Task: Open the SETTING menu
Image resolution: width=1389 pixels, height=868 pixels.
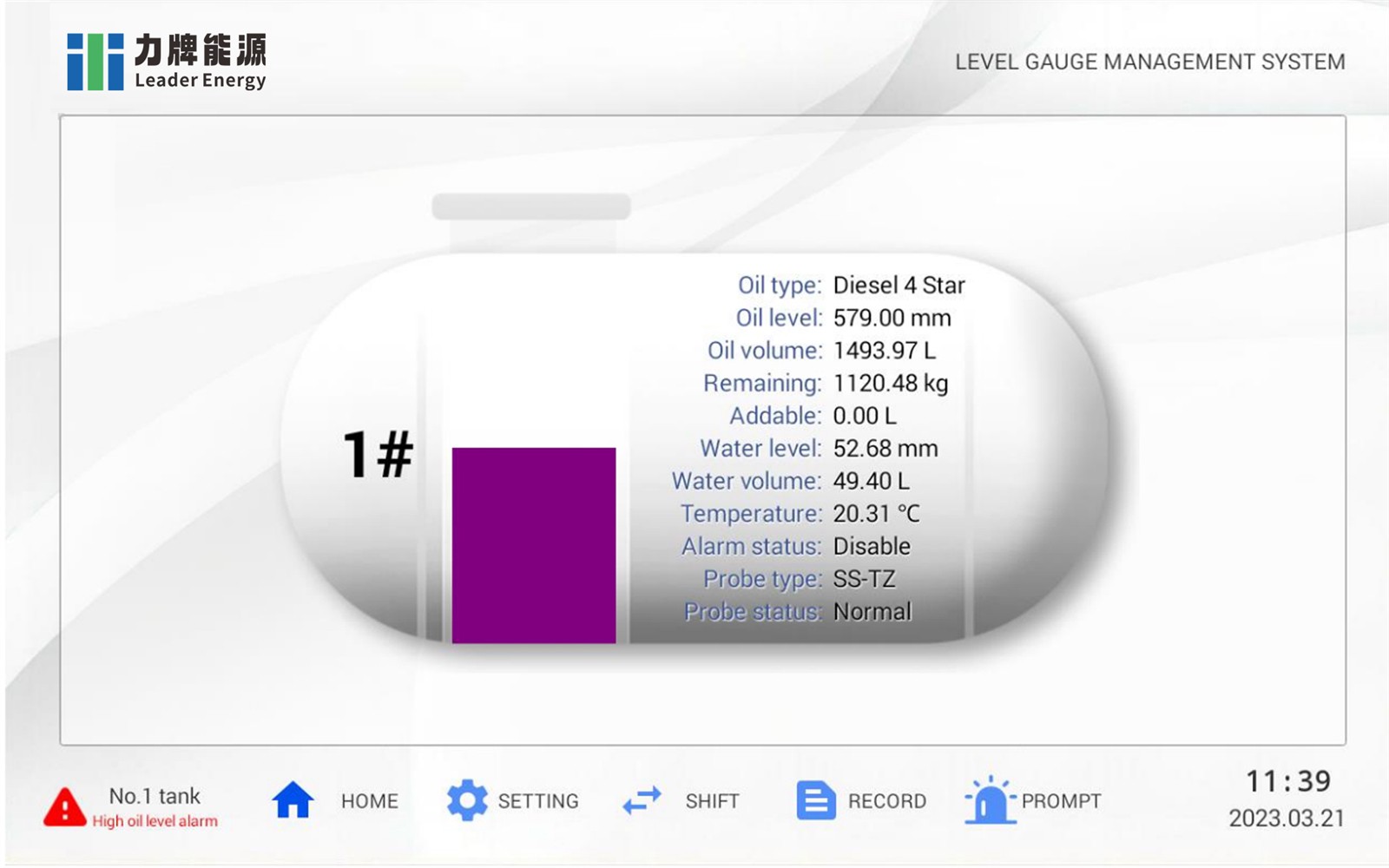Action: tap(512, 800)
